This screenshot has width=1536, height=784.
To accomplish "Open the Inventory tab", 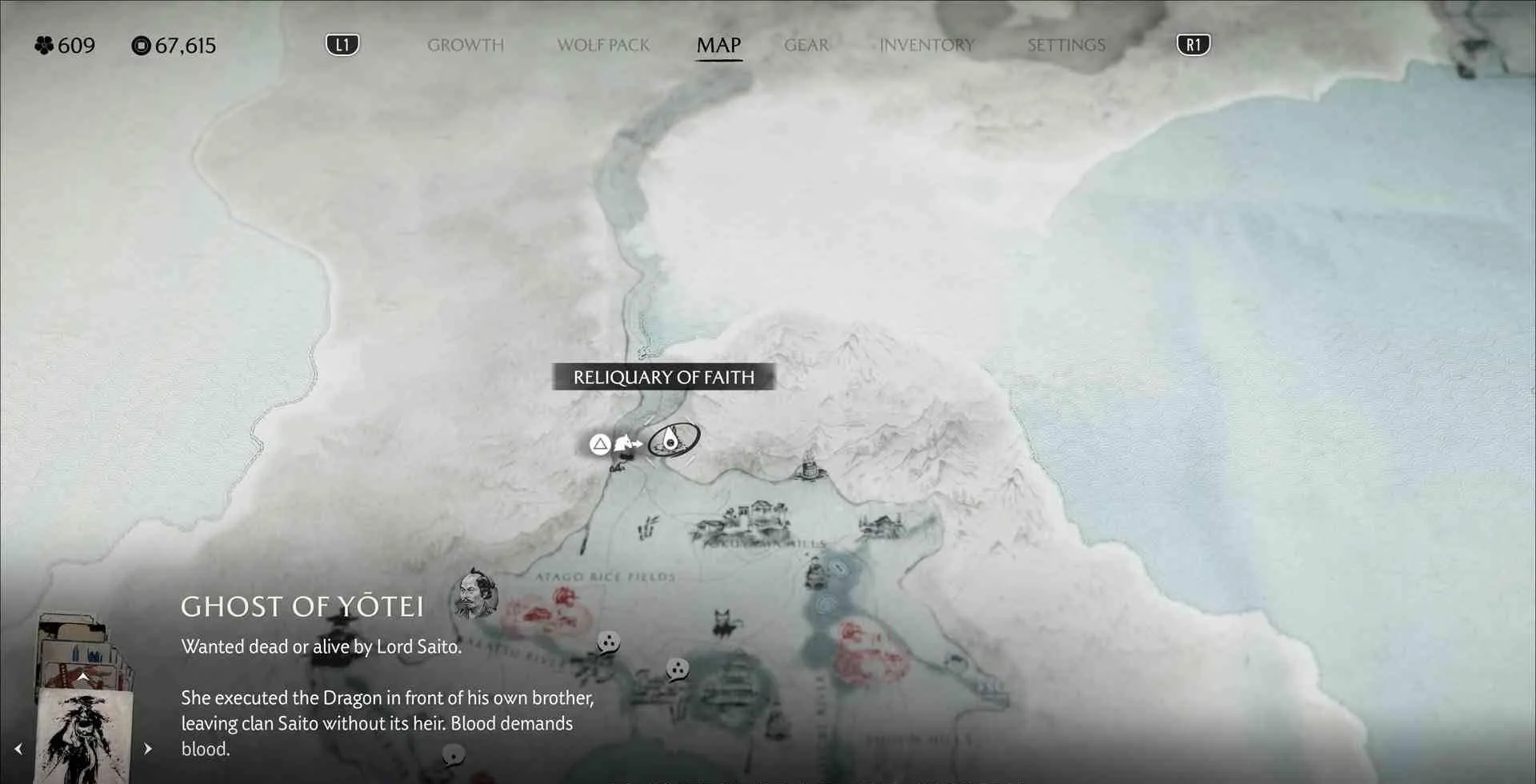I will [x=926, y=45].
